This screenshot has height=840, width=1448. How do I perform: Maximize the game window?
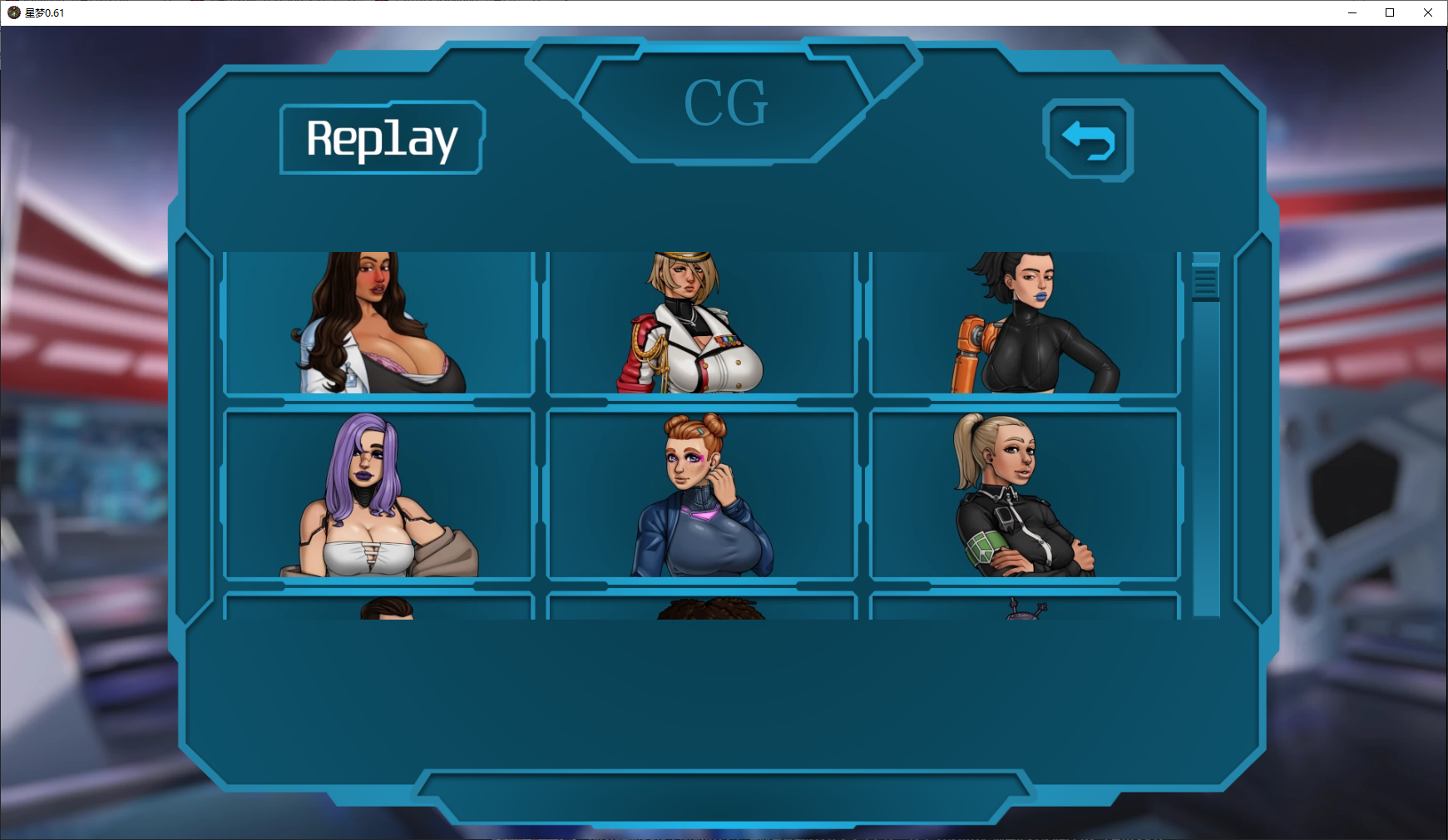pyautogui.click(x=1390, y=12)
